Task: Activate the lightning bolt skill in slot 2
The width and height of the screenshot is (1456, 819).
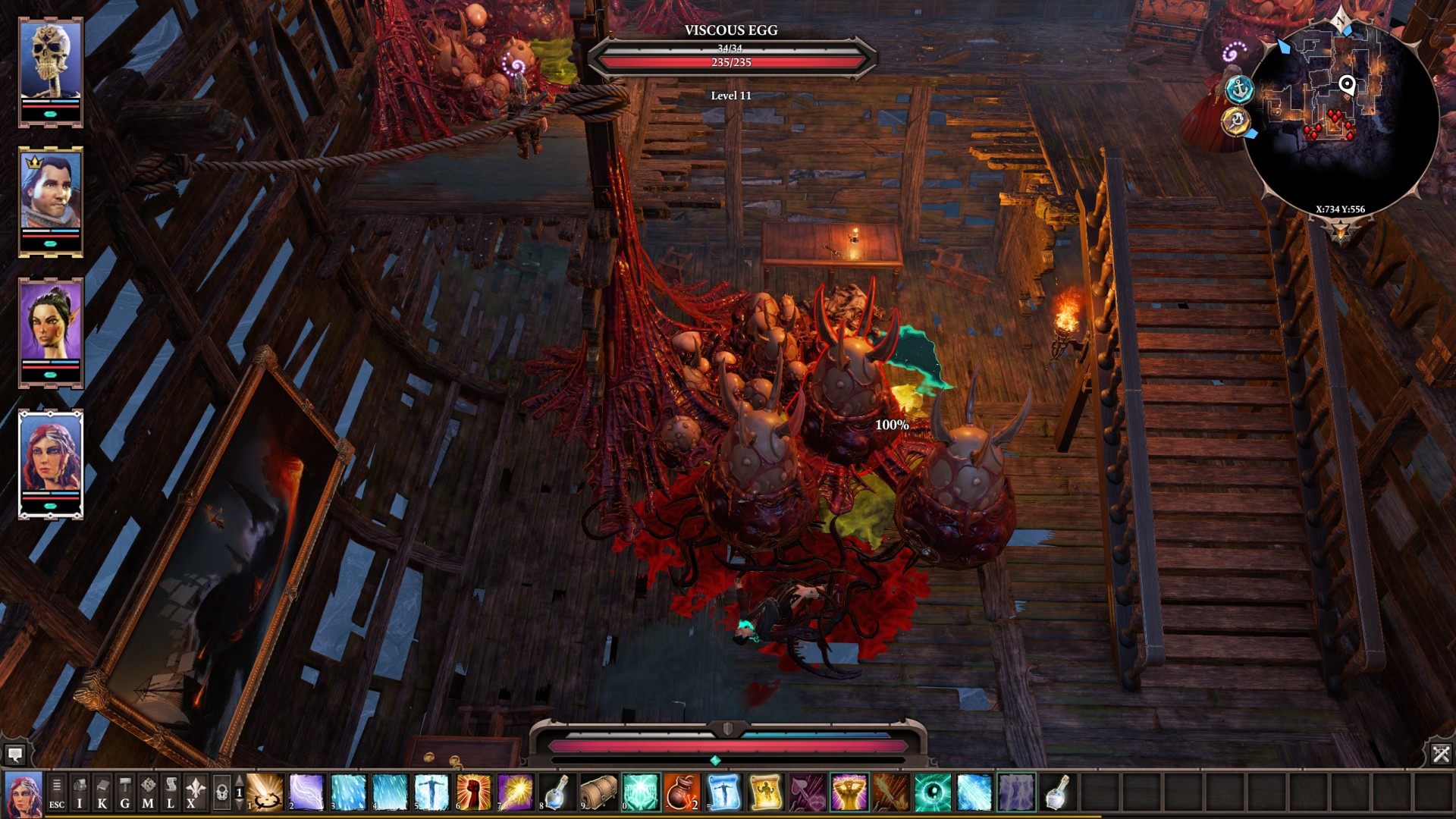Action: click(x=306, y=792)
